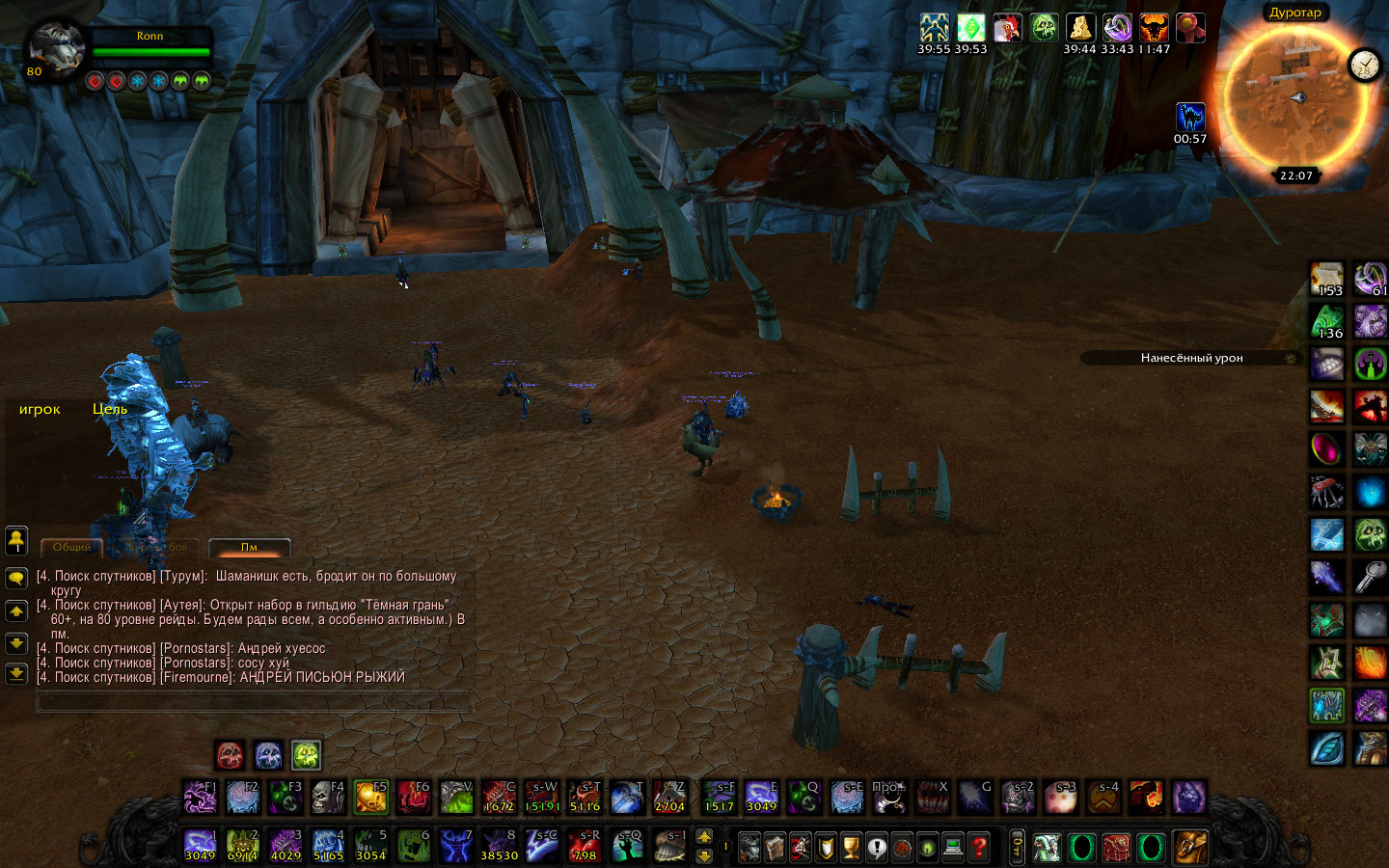
Task: Click the chat message input box
Action: point(253,703)
